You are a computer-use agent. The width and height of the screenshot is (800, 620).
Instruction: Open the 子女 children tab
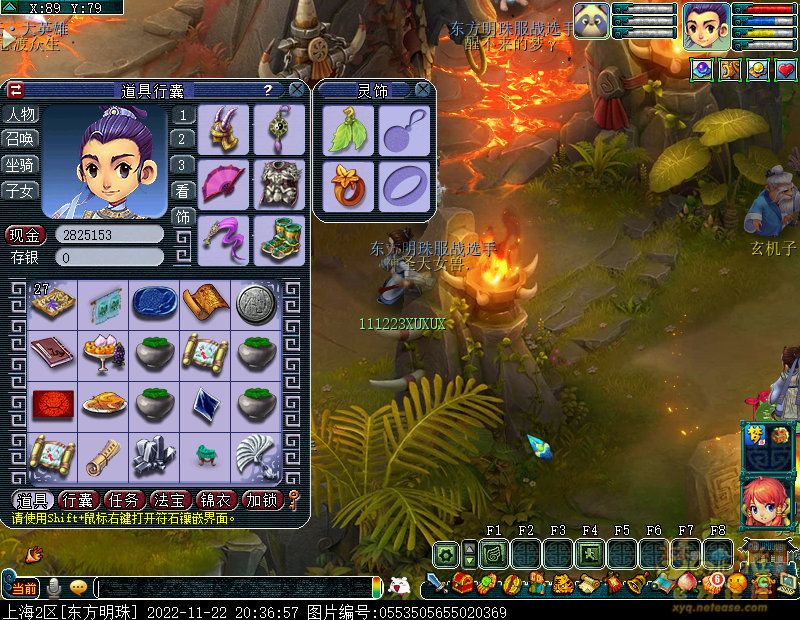[x=20, y=189]
